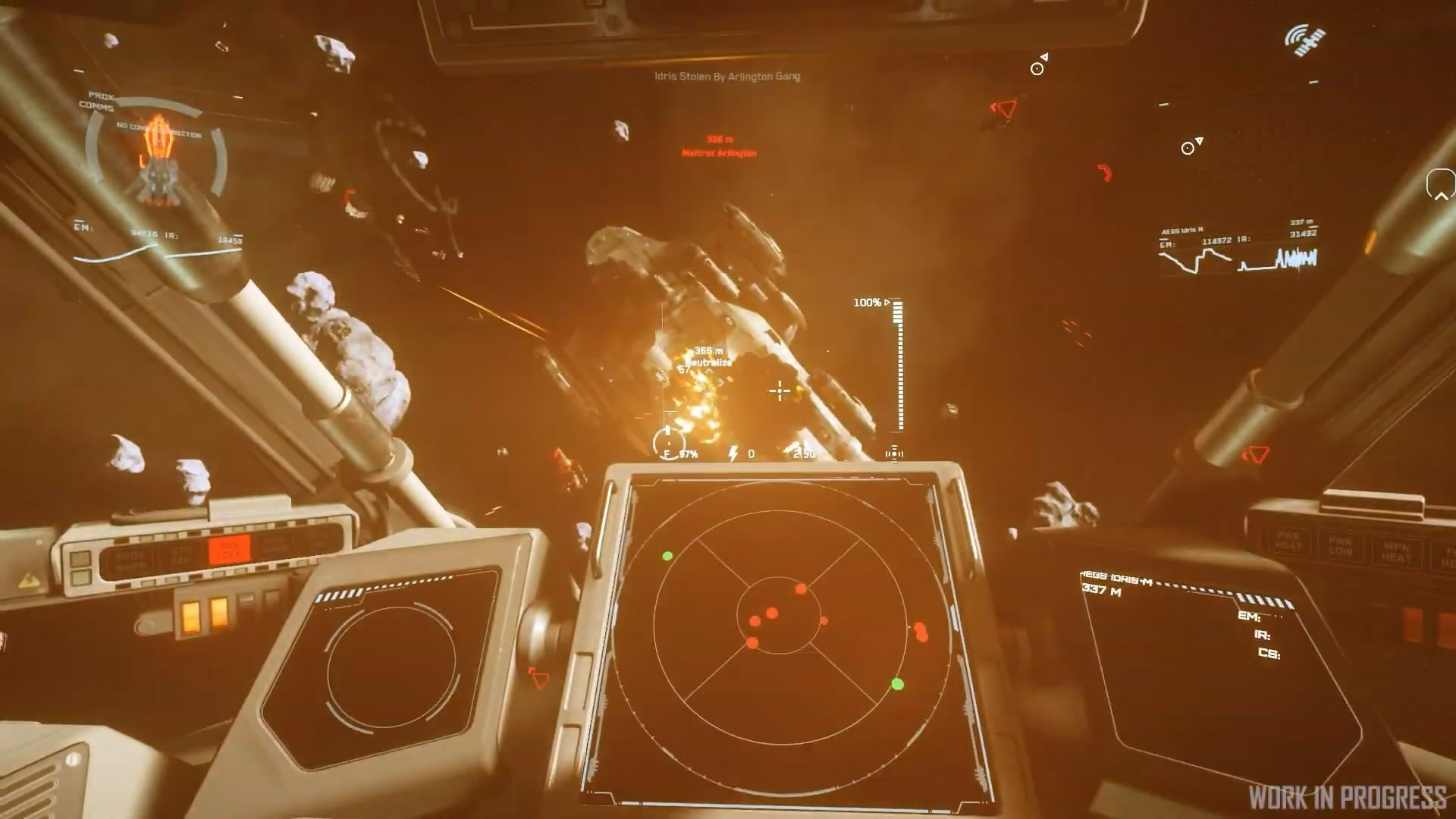The width and height of the screenshot is (1456, 819).
Task: Select the Neutralize objective marker
Action: 708,362
